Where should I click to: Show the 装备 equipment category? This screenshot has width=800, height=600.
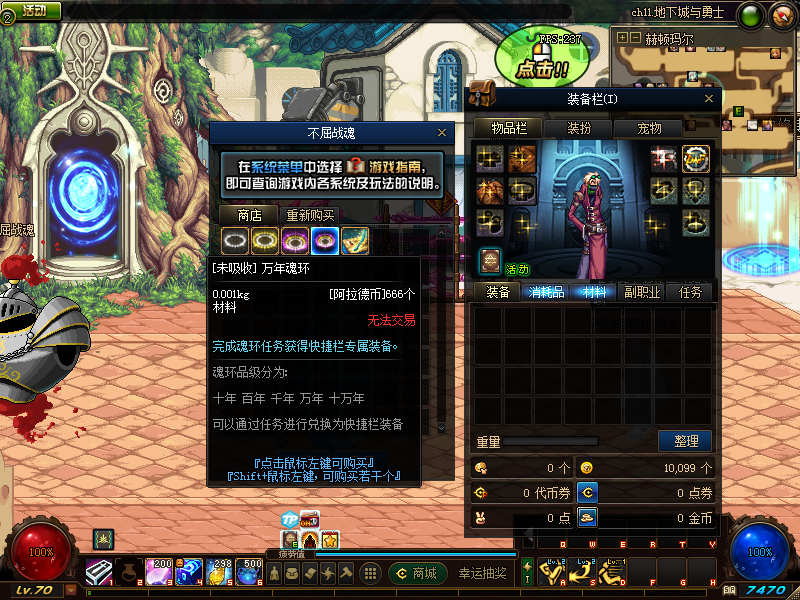[497, 292]
